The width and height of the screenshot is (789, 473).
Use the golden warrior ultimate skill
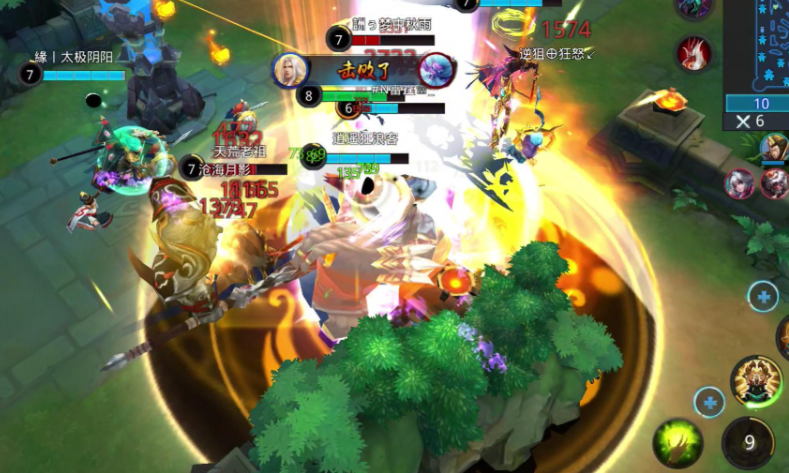pyautogui.click(x=755, y=380)
